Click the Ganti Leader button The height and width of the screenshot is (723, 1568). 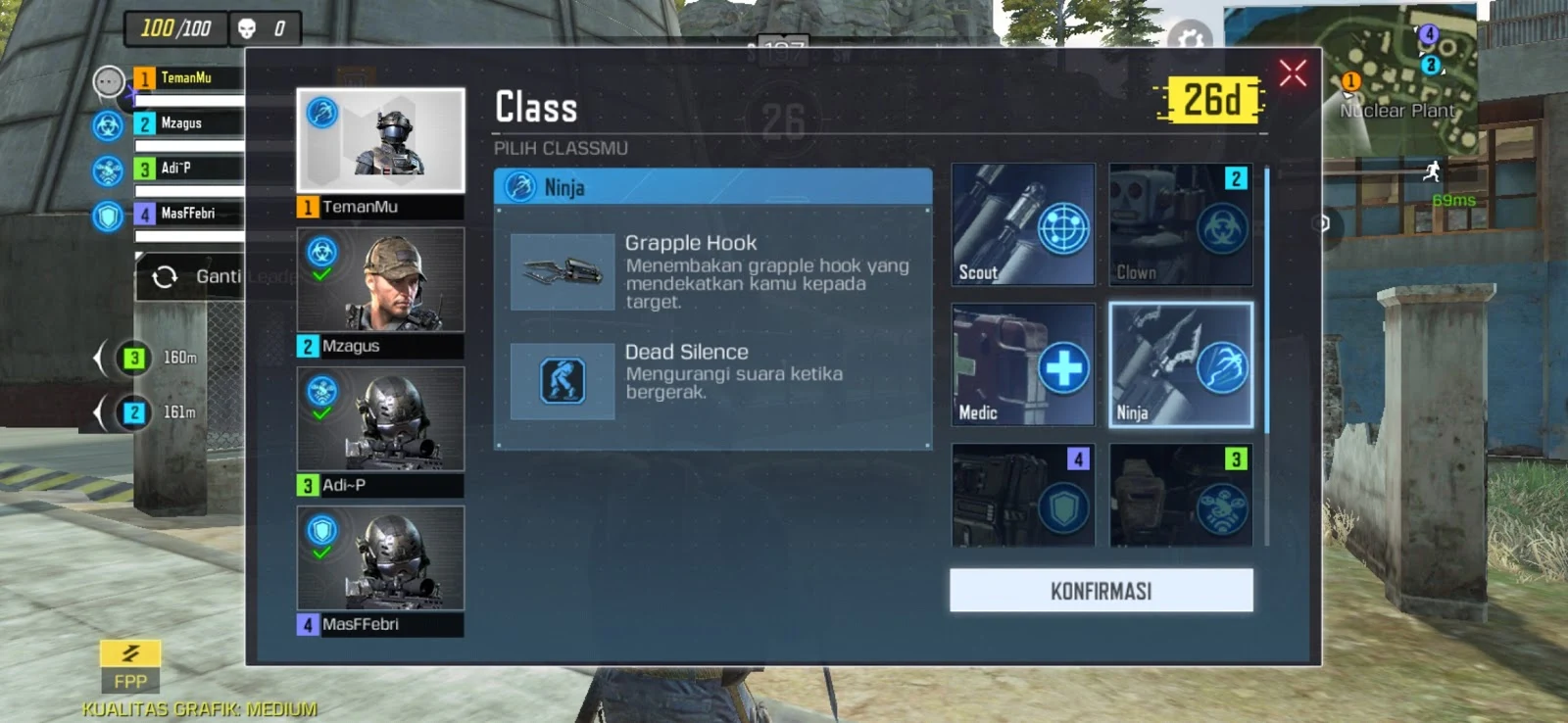[x=192, y=277]
